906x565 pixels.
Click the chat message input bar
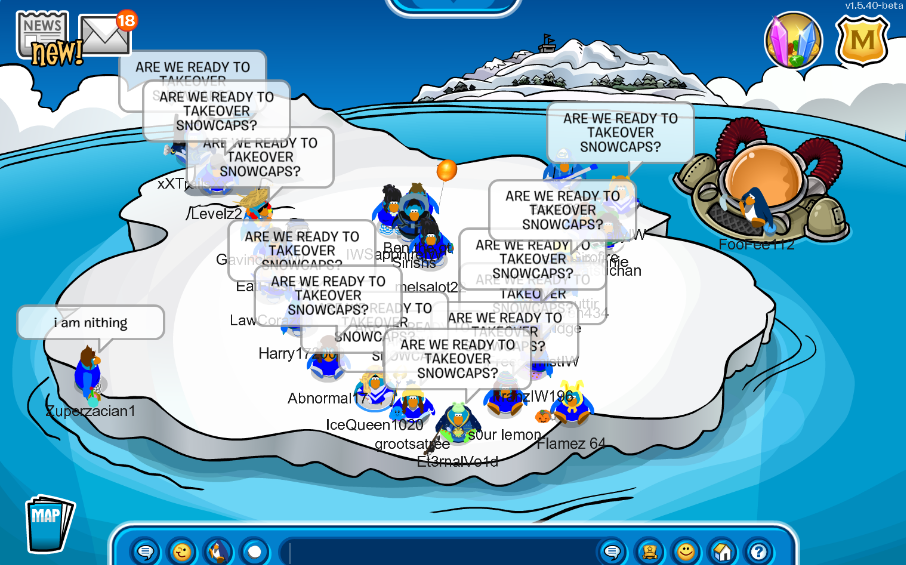(x=440, y=551)
